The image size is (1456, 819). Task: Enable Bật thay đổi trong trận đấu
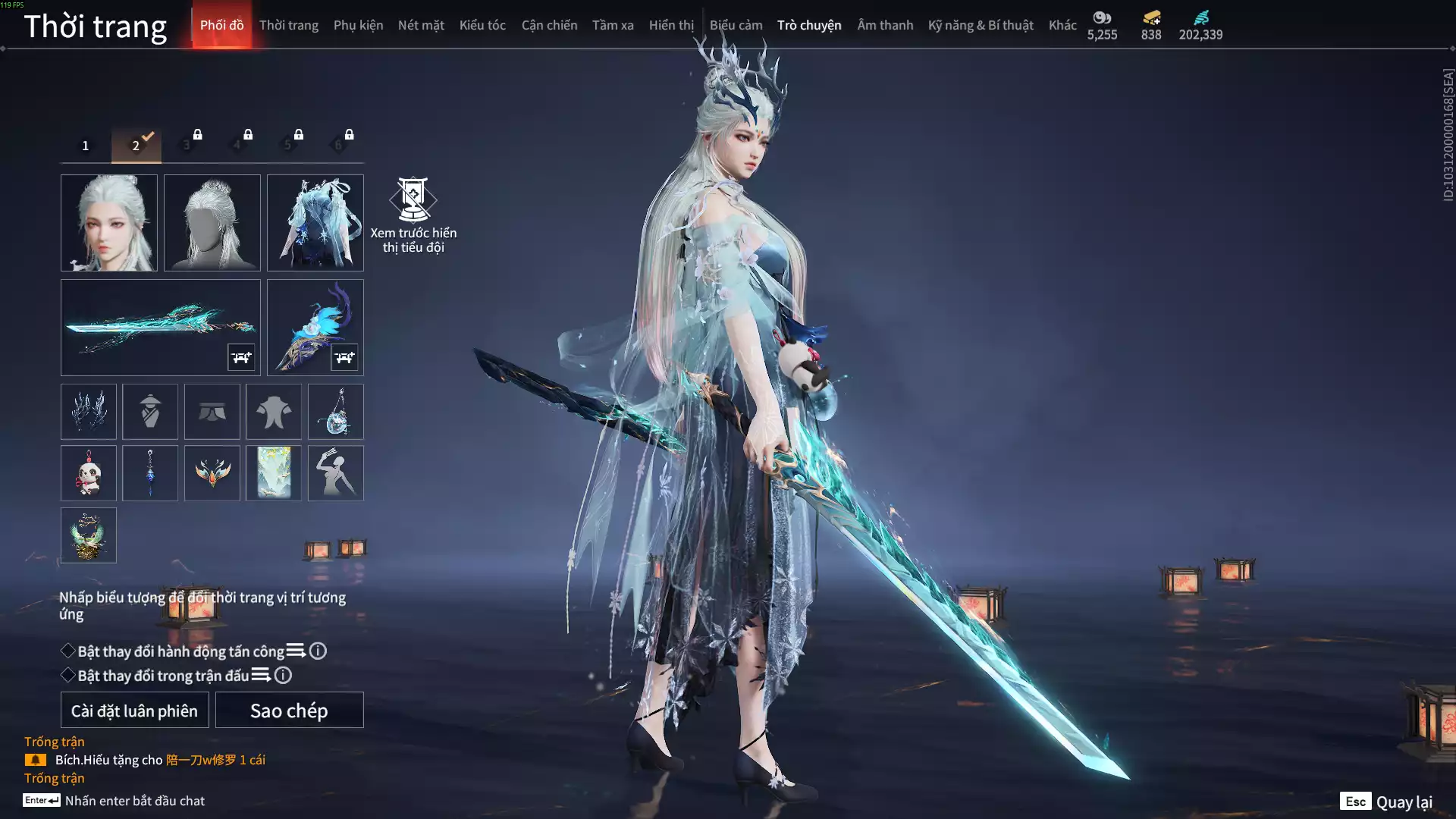click(x=68, y=676)
